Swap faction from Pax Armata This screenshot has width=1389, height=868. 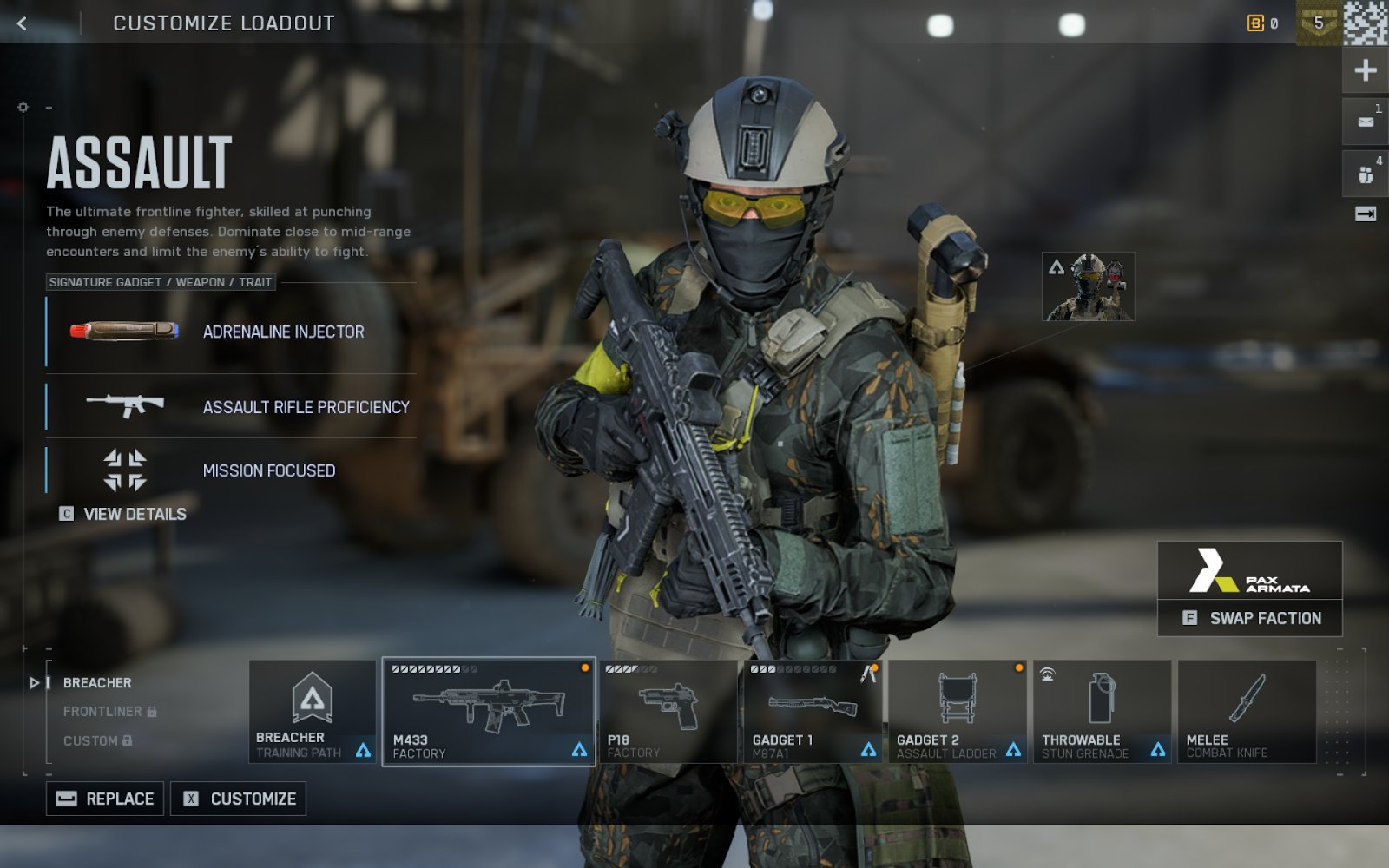(1250, 618)
